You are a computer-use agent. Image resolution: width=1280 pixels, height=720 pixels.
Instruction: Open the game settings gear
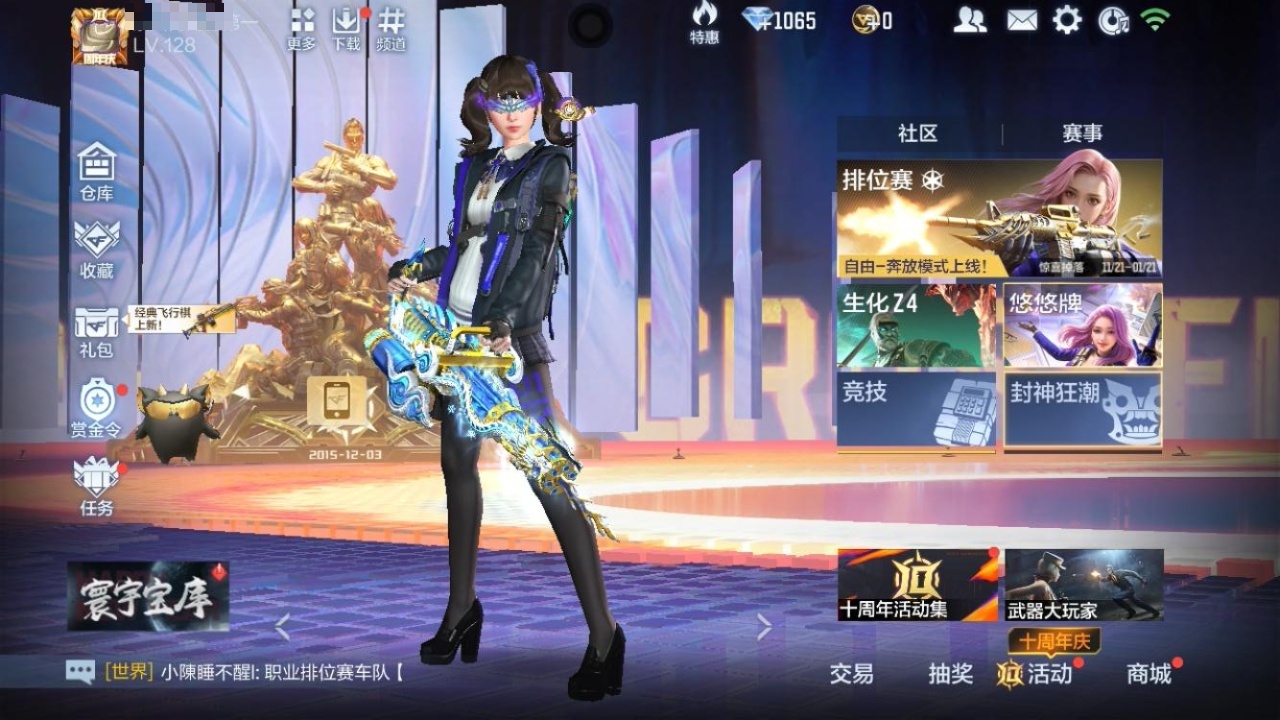coord(1066,20)
